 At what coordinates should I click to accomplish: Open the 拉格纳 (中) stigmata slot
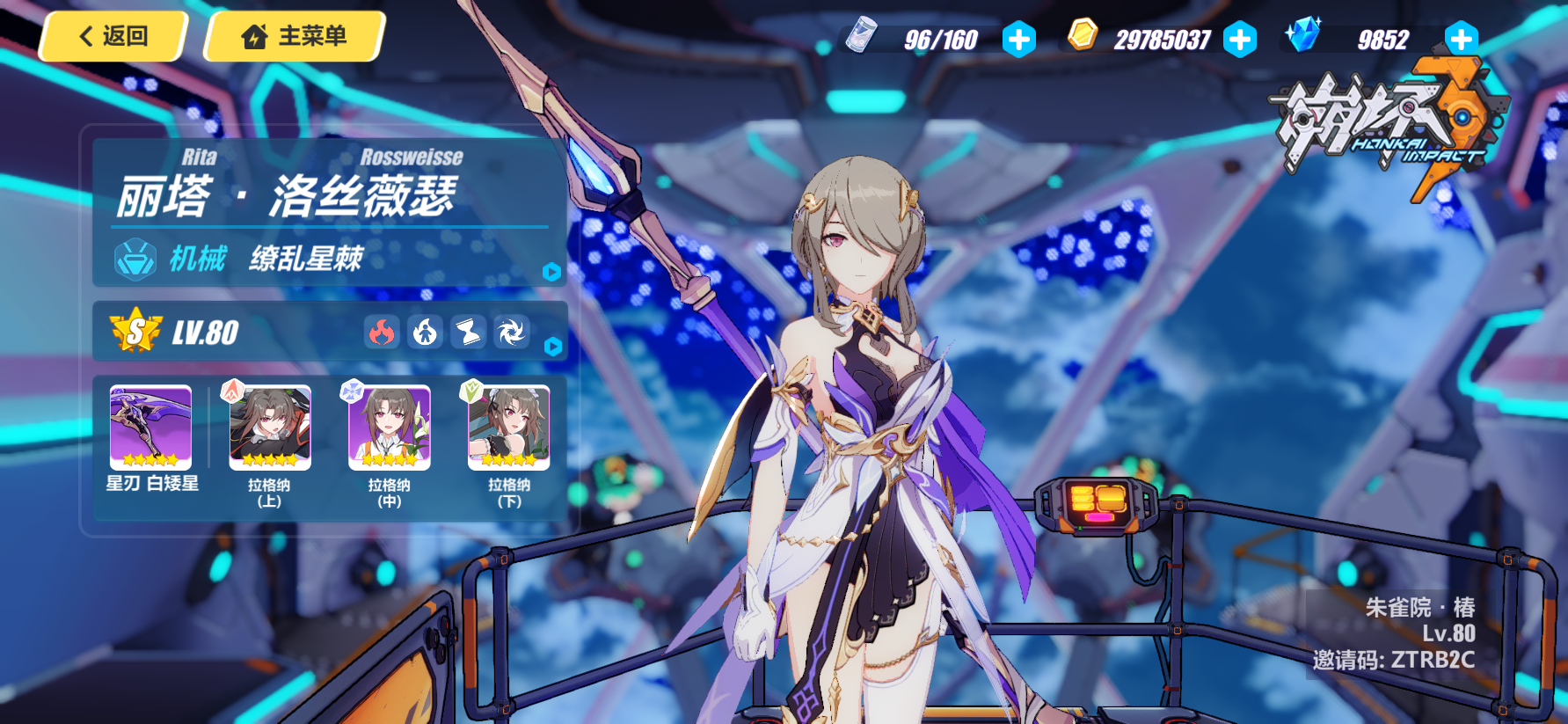point(390,428)
